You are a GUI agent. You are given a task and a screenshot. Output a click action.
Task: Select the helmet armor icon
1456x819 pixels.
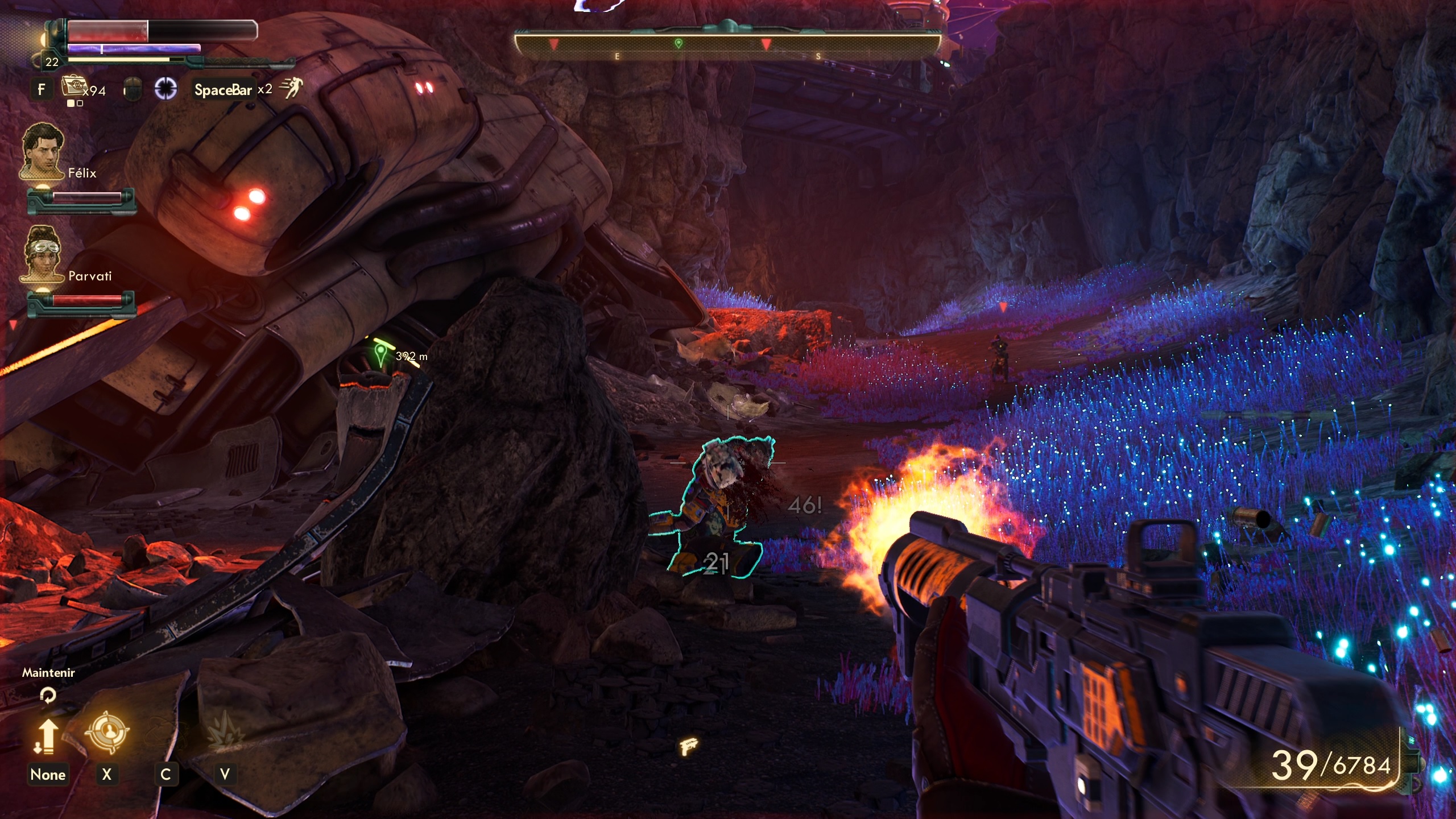click(x=132, y=89)
